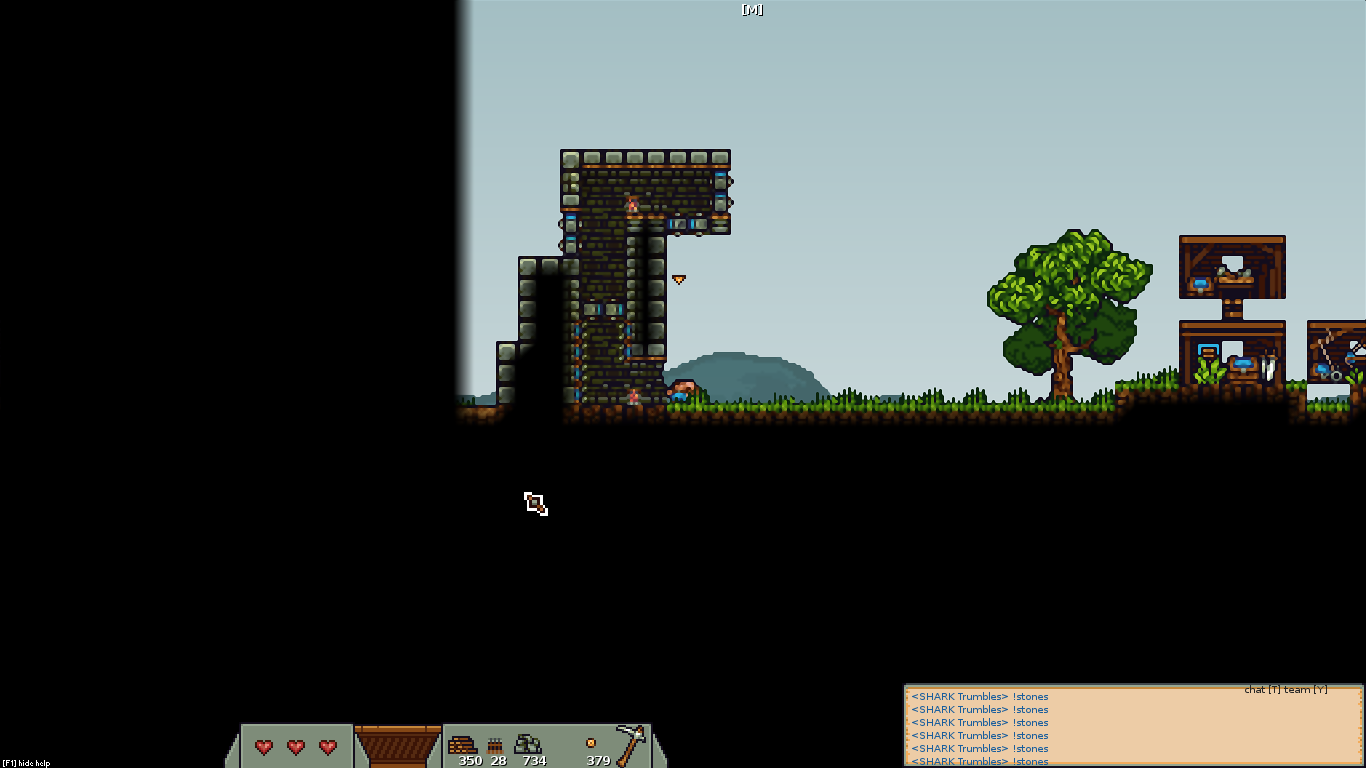The height and width of the screenshot is (768, 1366).
Task: Focus the chat message box
Action: [x=1133, y=727]
